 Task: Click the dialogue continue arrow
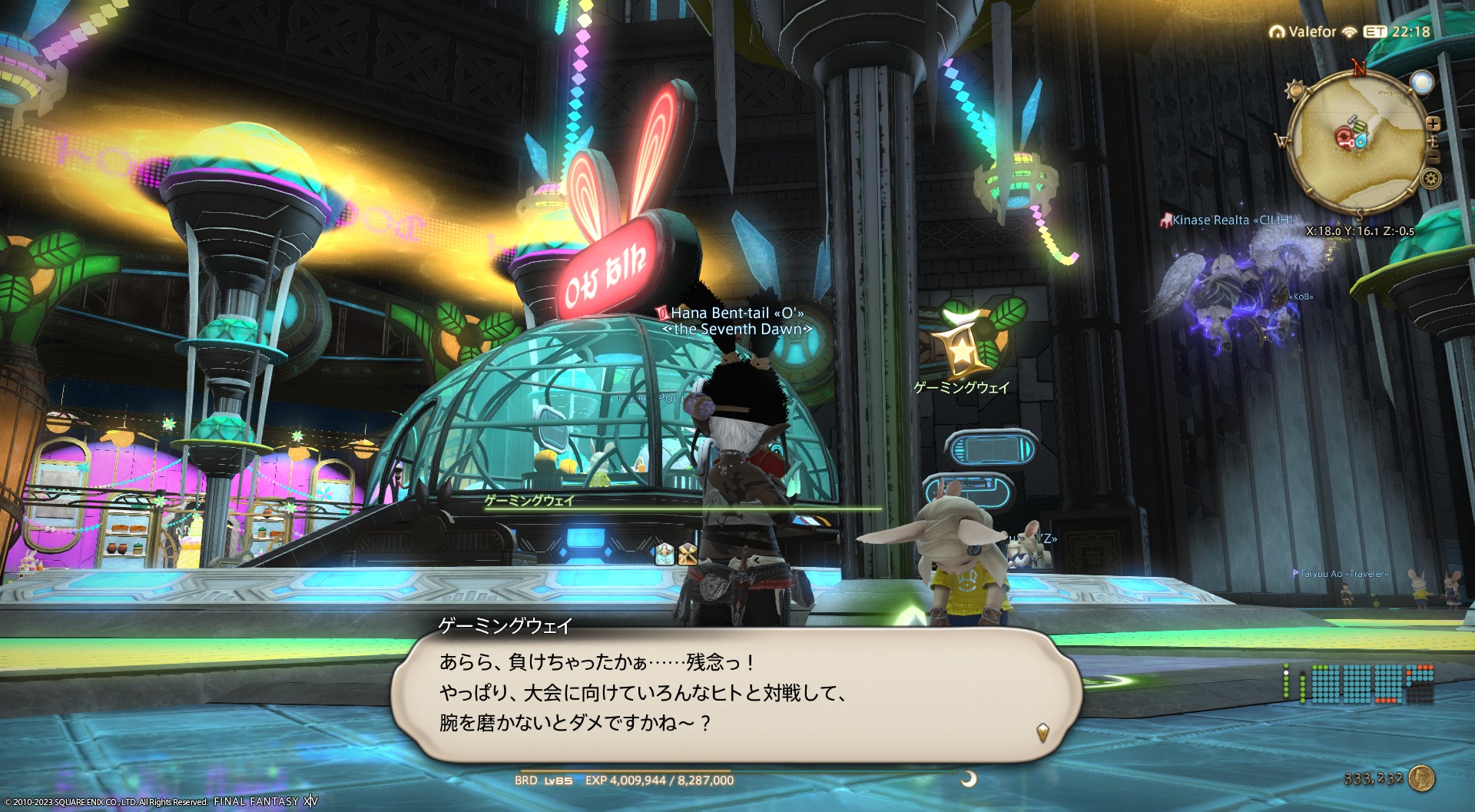pyautogui.click(x=1042, y=732)
